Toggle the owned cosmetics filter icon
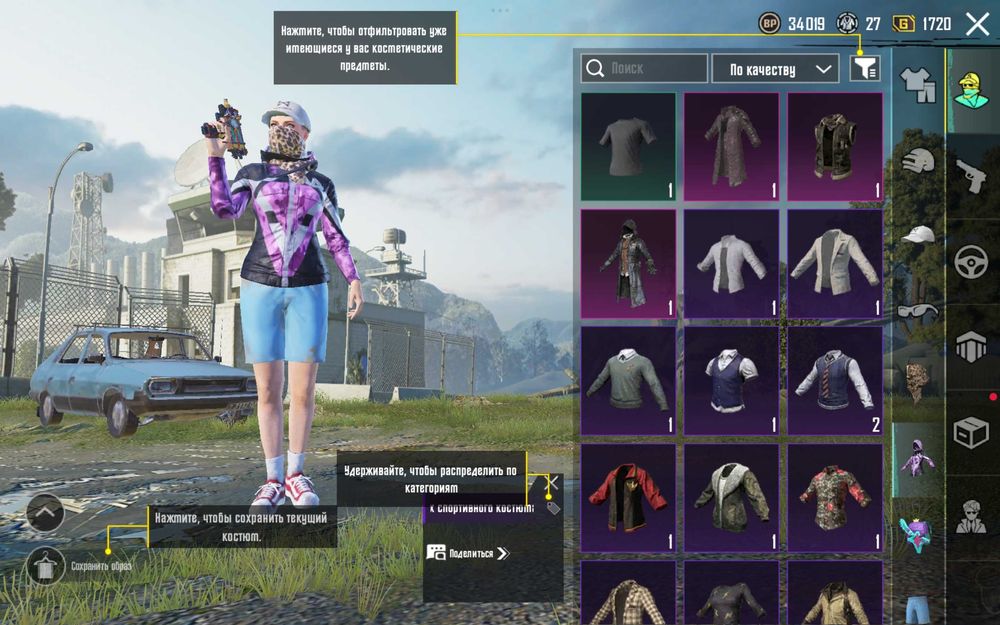This screenshot has width=1000, height=625. click(x=865, y=68)
